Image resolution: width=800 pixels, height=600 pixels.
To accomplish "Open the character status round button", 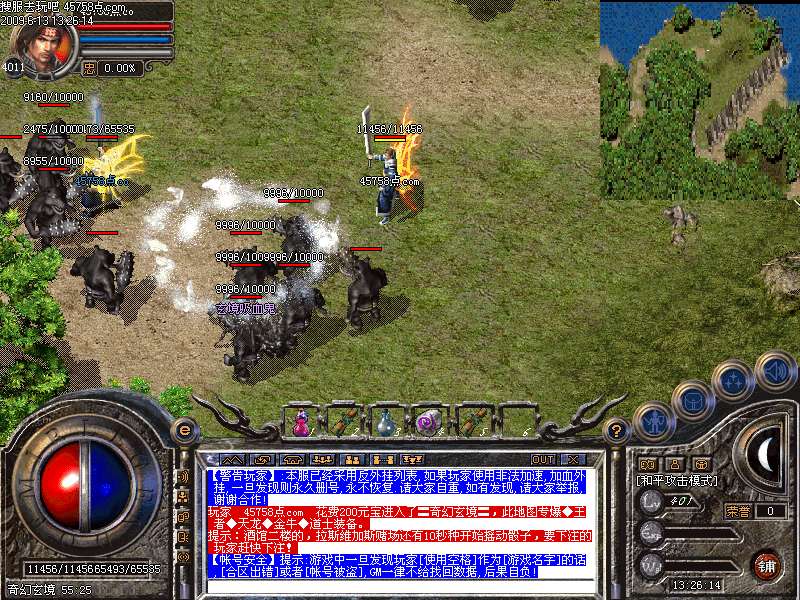I will coord(652,420).
